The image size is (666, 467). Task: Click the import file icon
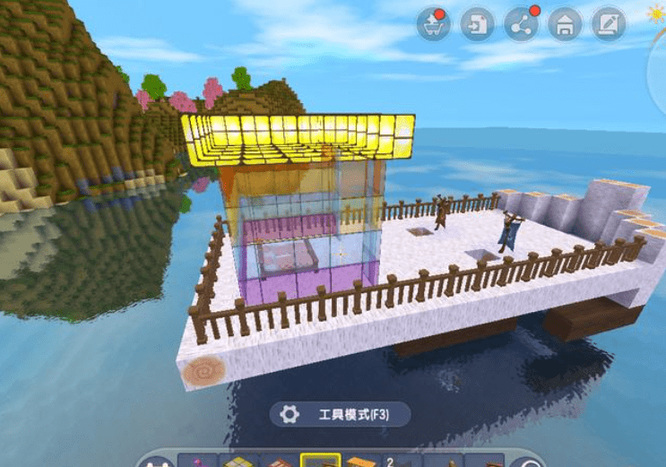click(x=477, y=23)
